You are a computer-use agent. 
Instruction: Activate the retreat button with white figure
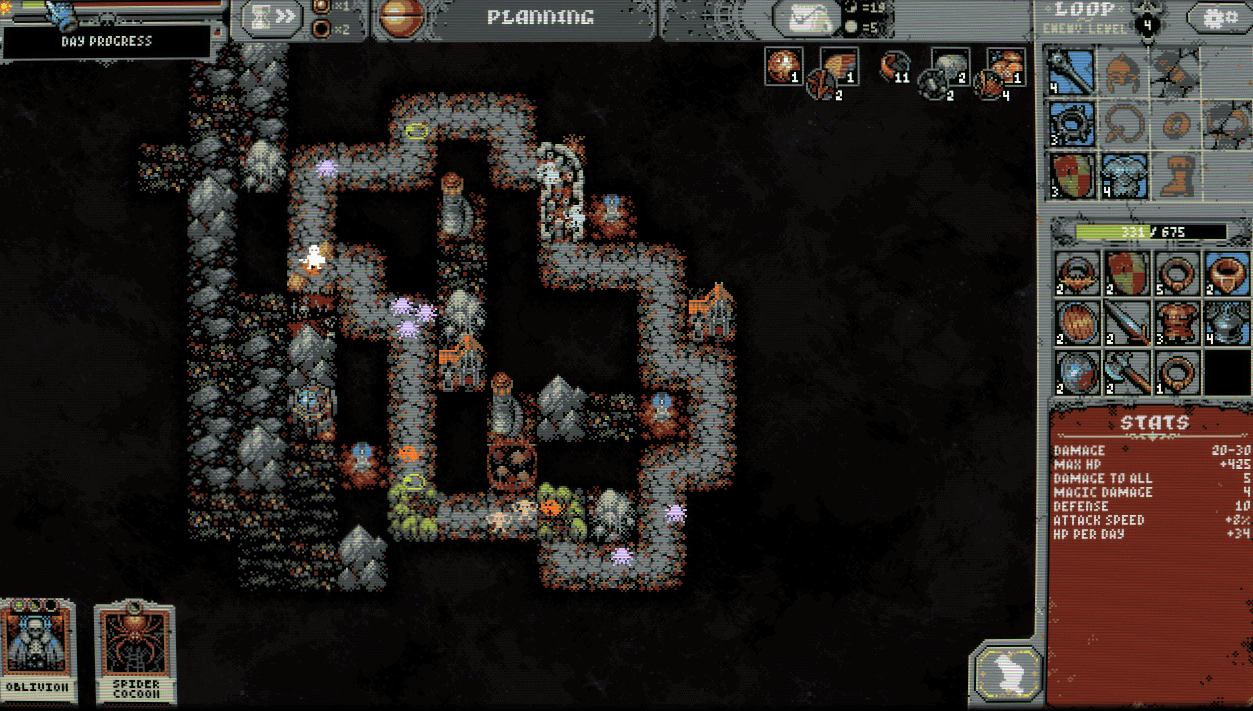1005,672
